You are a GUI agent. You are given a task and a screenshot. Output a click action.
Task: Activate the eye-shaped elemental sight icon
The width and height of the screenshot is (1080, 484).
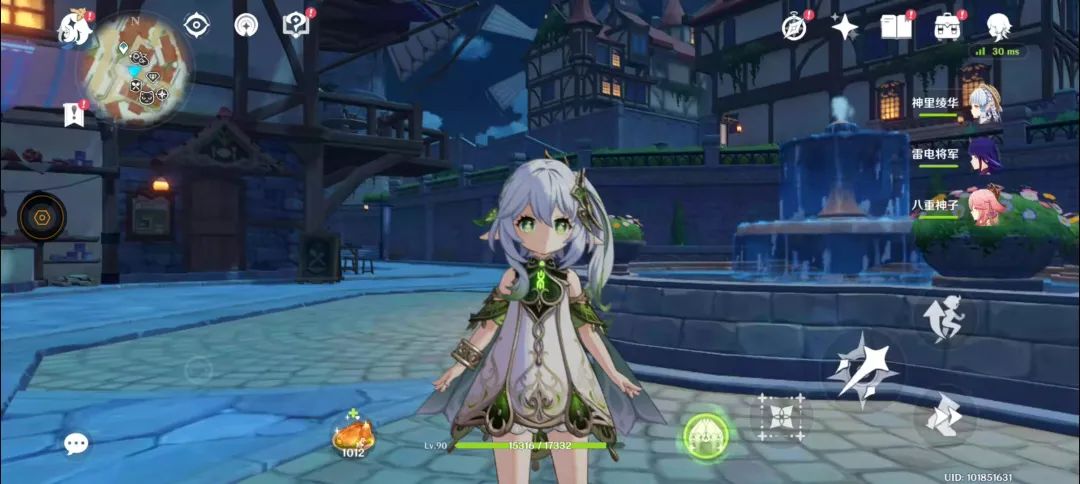197,25
